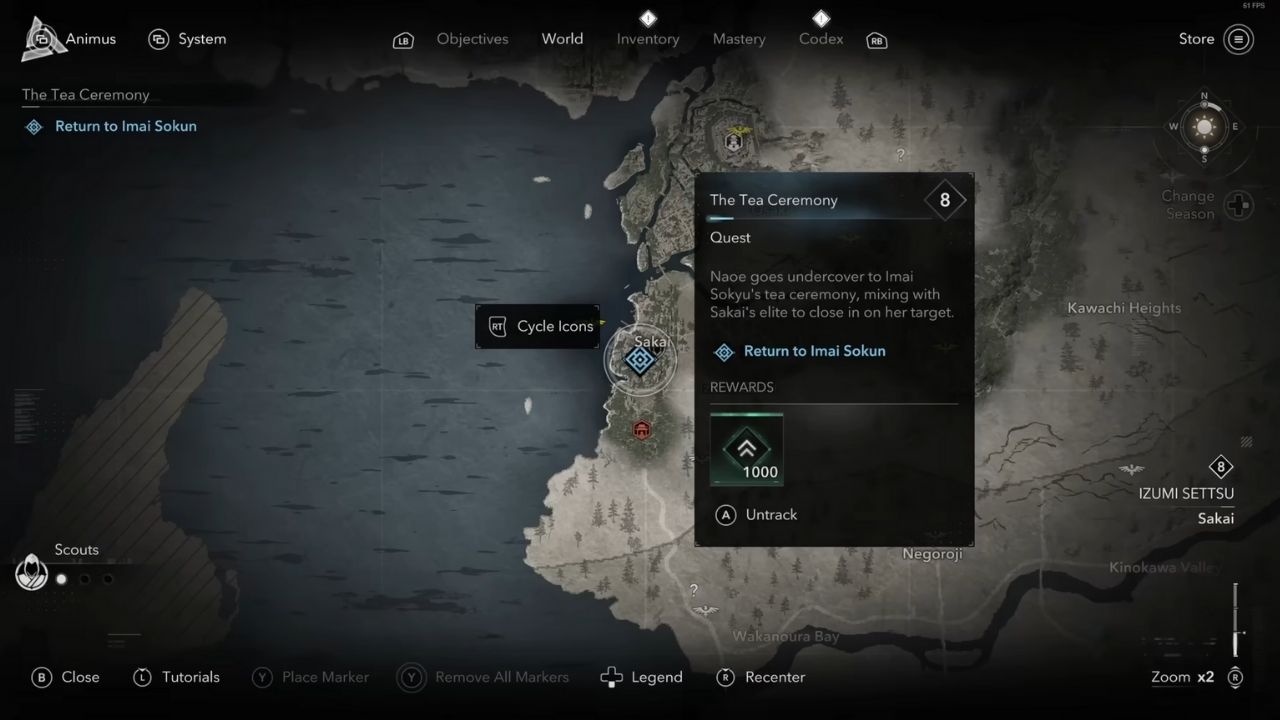Viewport: 1280px width, 720px height.
Task: Click the compass in the top right
Action: point(1204,128)
